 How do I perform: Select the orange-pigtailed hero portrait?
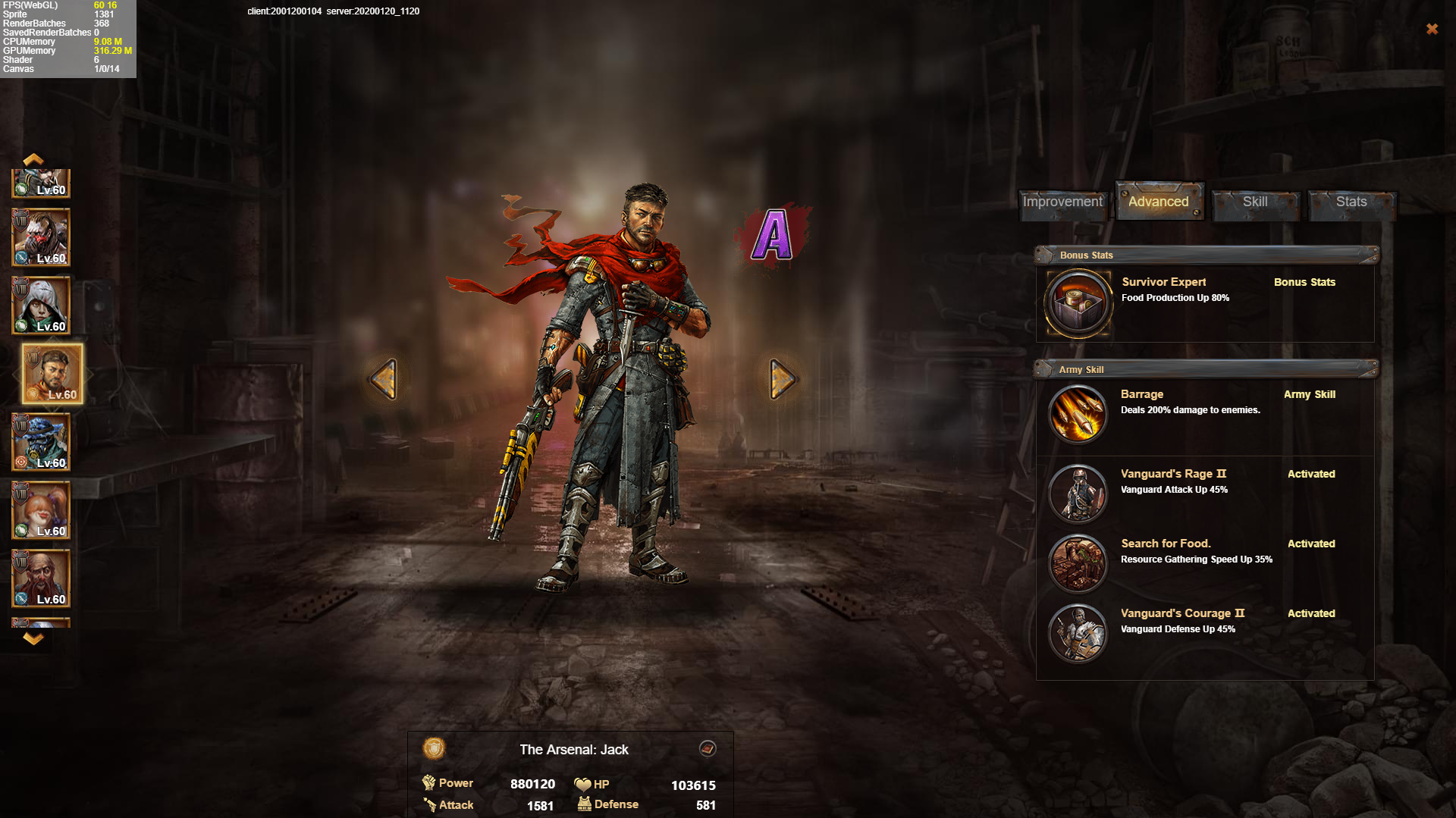pyautogui.click(x=42, y=510)
